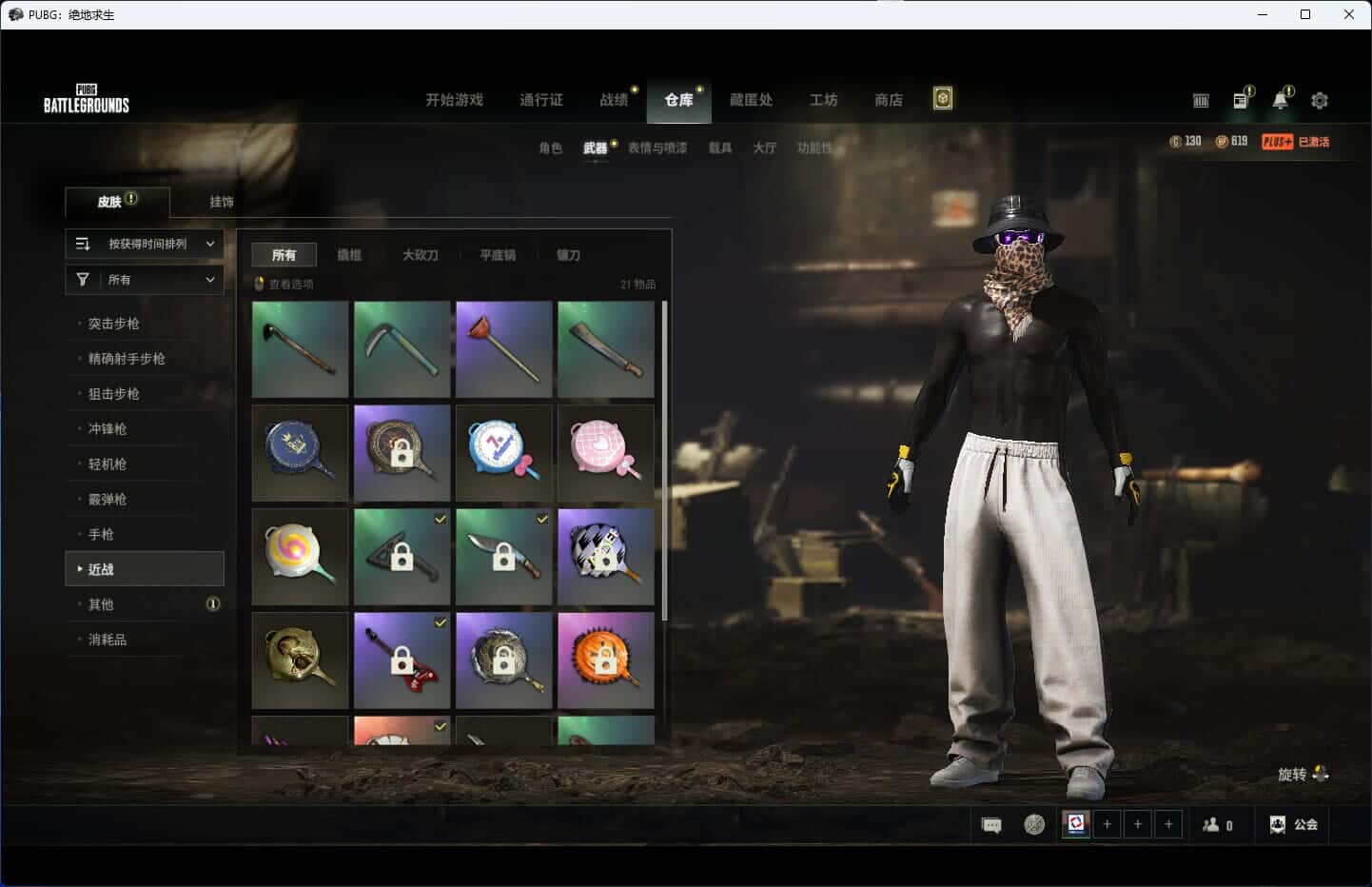Switch to 载具 vehicle sub-tab

point(719,148)
